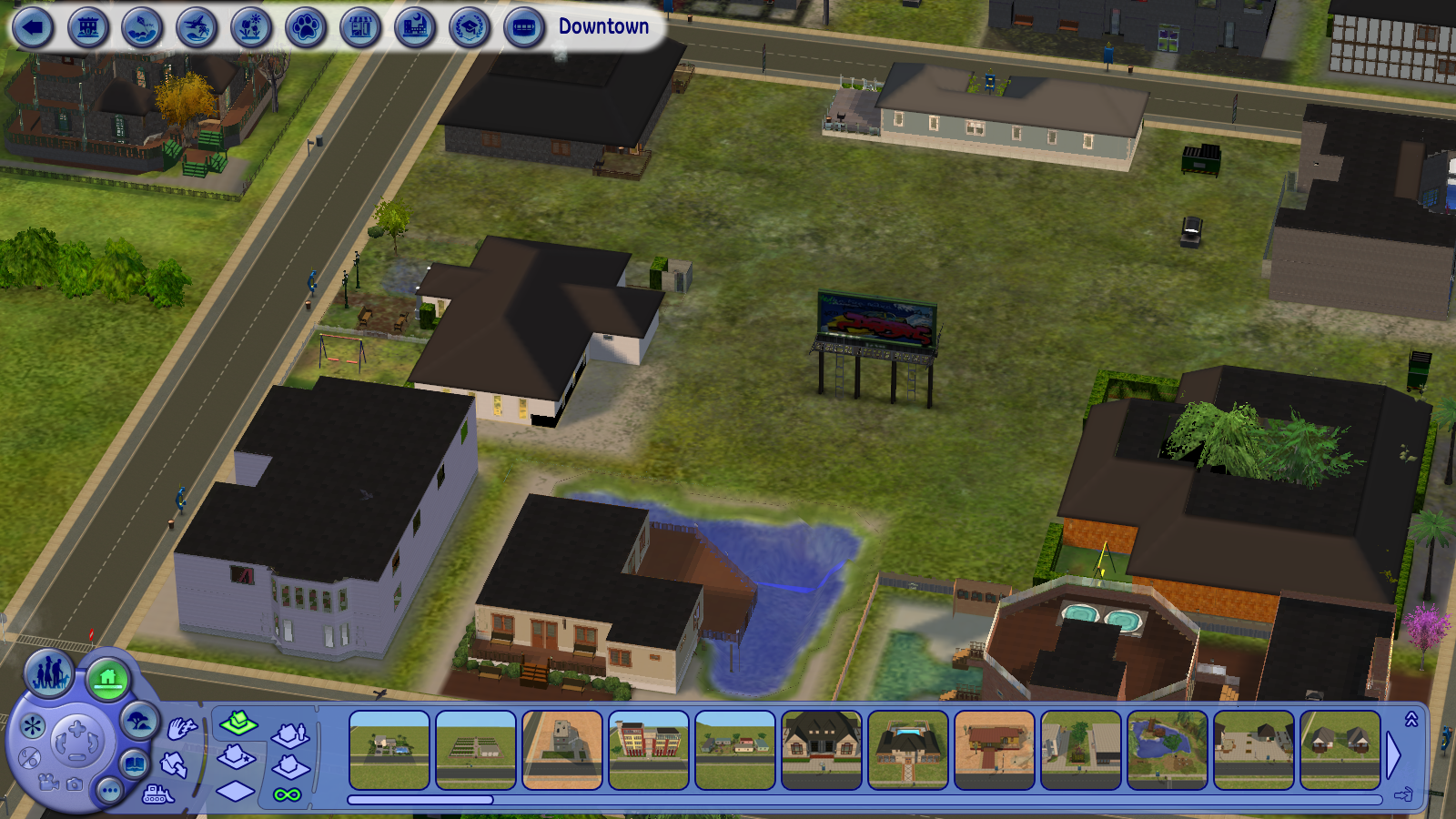Click the Shopping District storefront icon
1456x819 pixels.
tap(359, 25)
